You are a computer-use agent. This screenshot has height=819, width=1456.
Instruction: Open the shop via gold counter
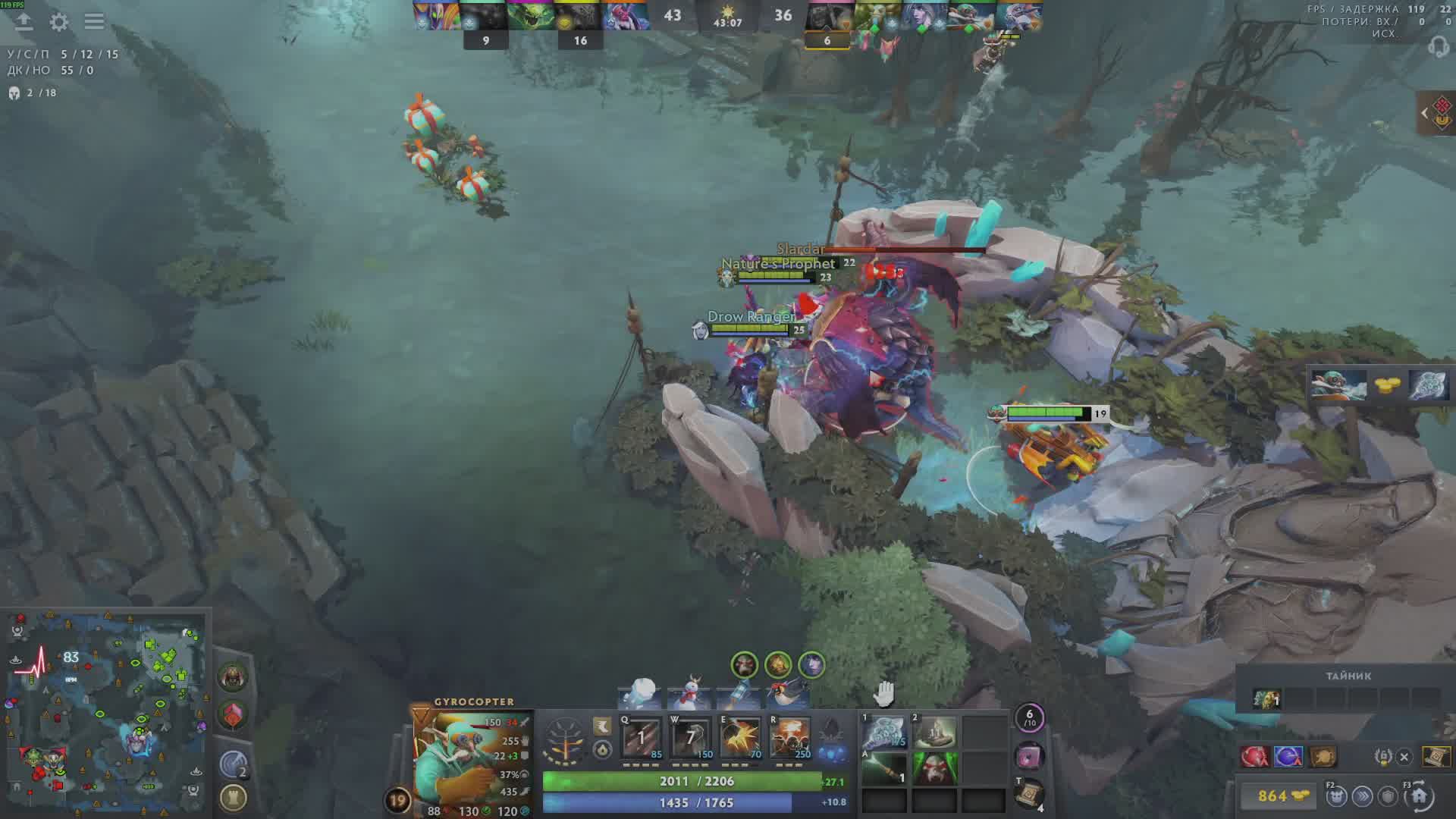click(1280, 795)
